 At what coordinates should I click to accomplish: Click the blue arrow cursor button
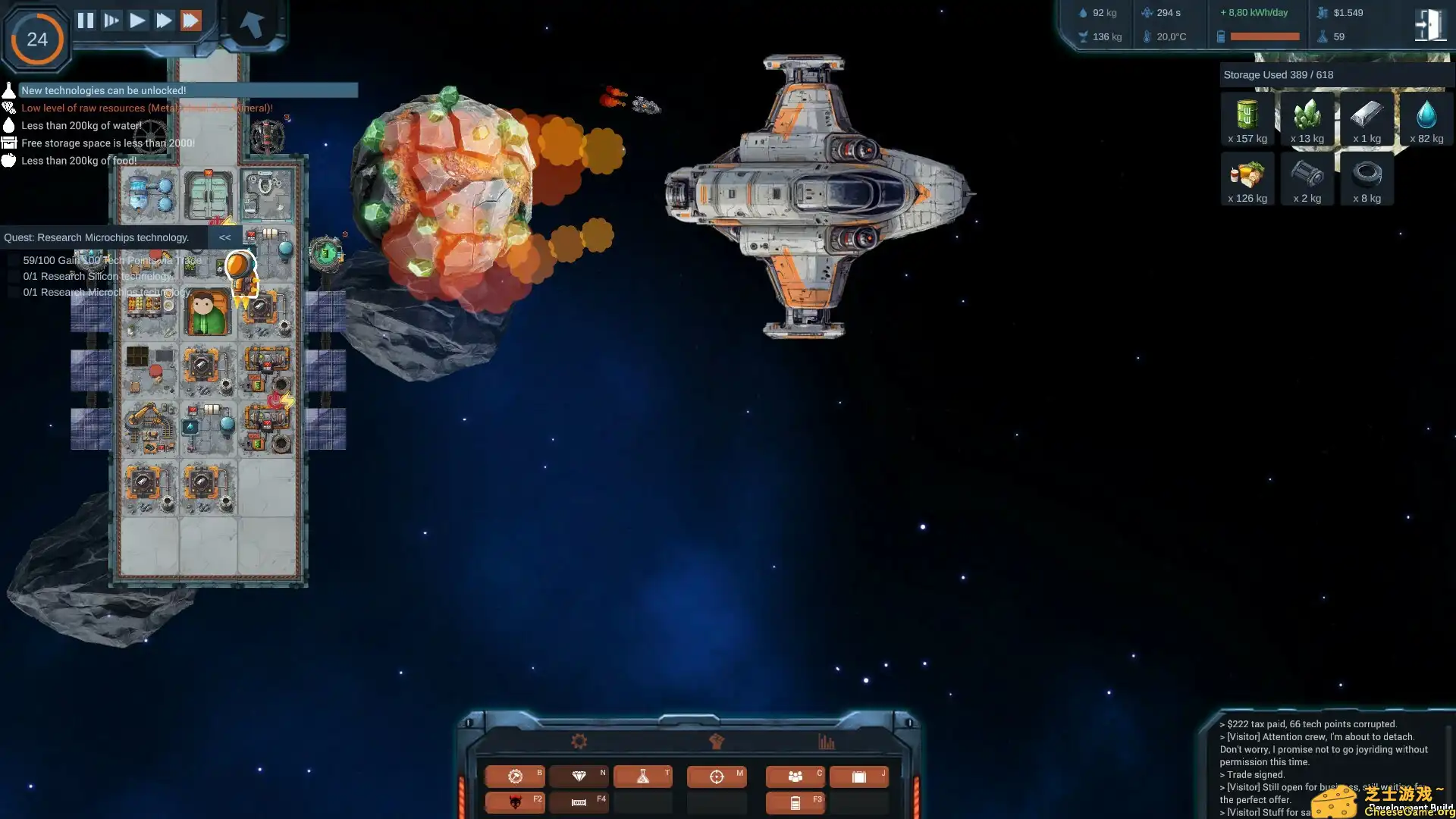click(252, 24)
